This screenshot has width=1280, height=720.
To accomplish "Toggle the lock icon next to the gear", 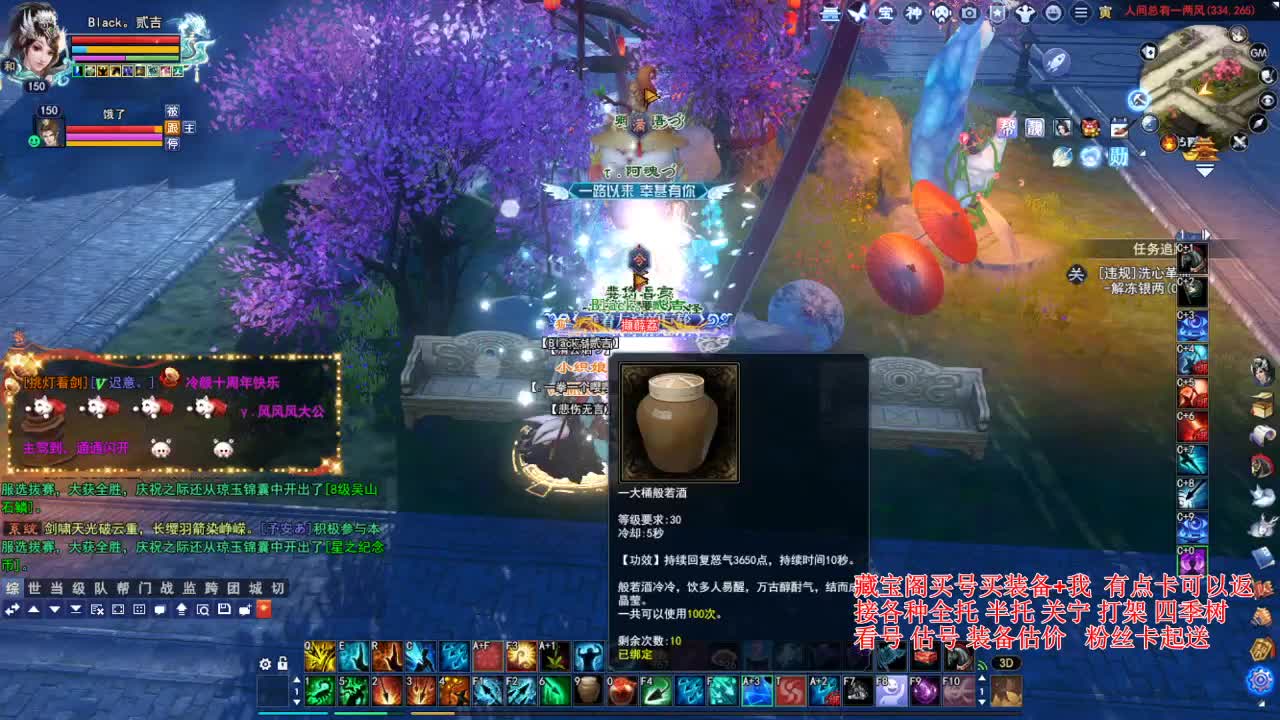I will [283, 661].
